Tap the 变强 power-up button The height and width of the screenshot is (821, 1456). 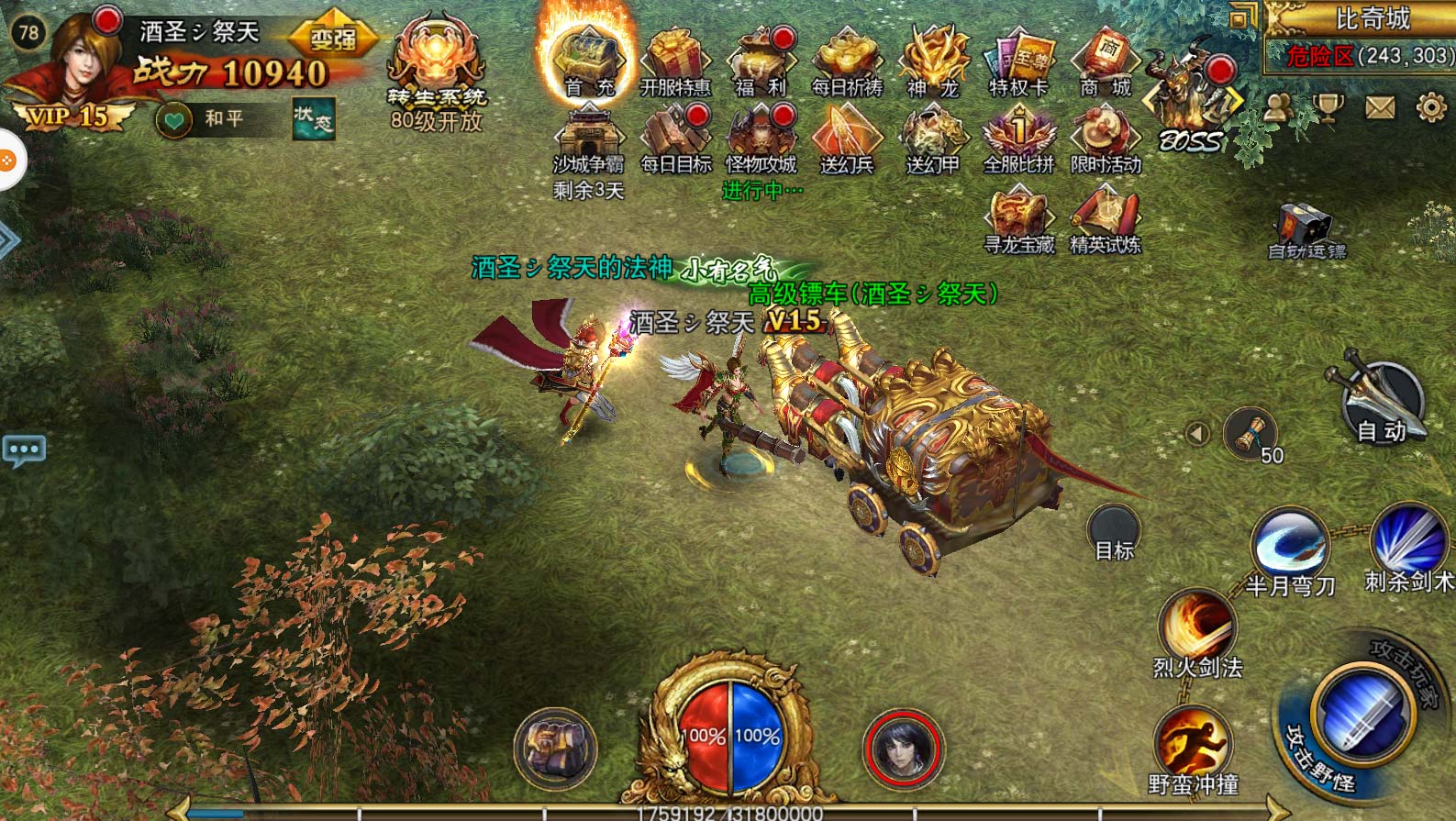tap(333, 39)
